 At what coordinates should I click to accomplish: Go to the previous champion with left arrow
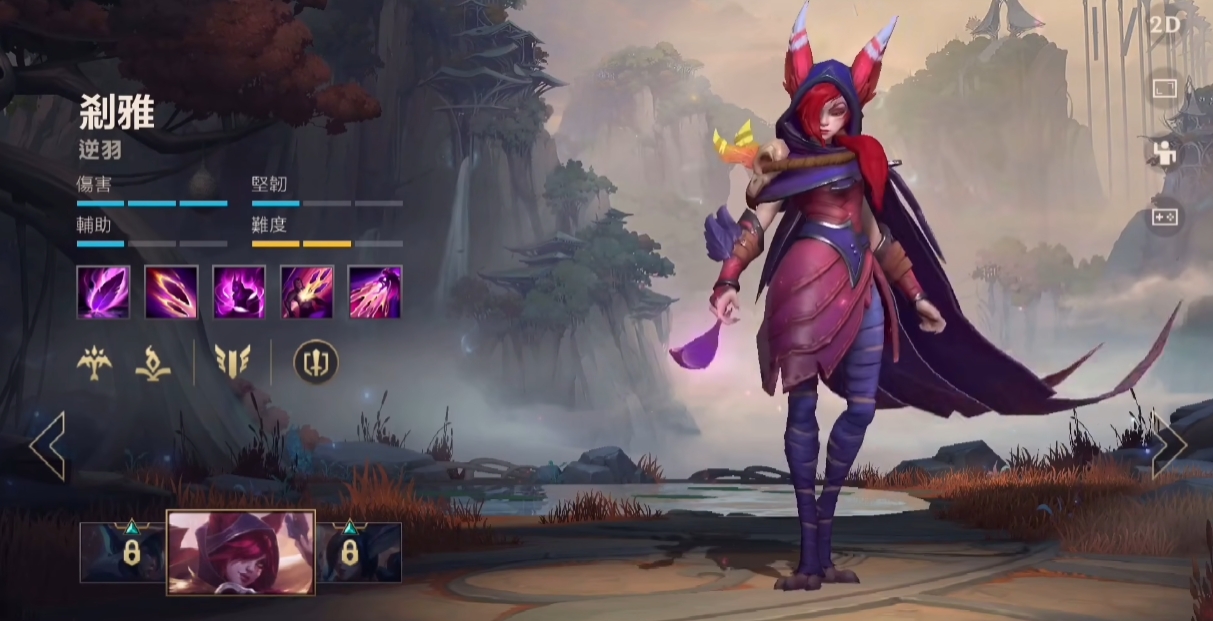pyautogui.click(x=47, y=444)
